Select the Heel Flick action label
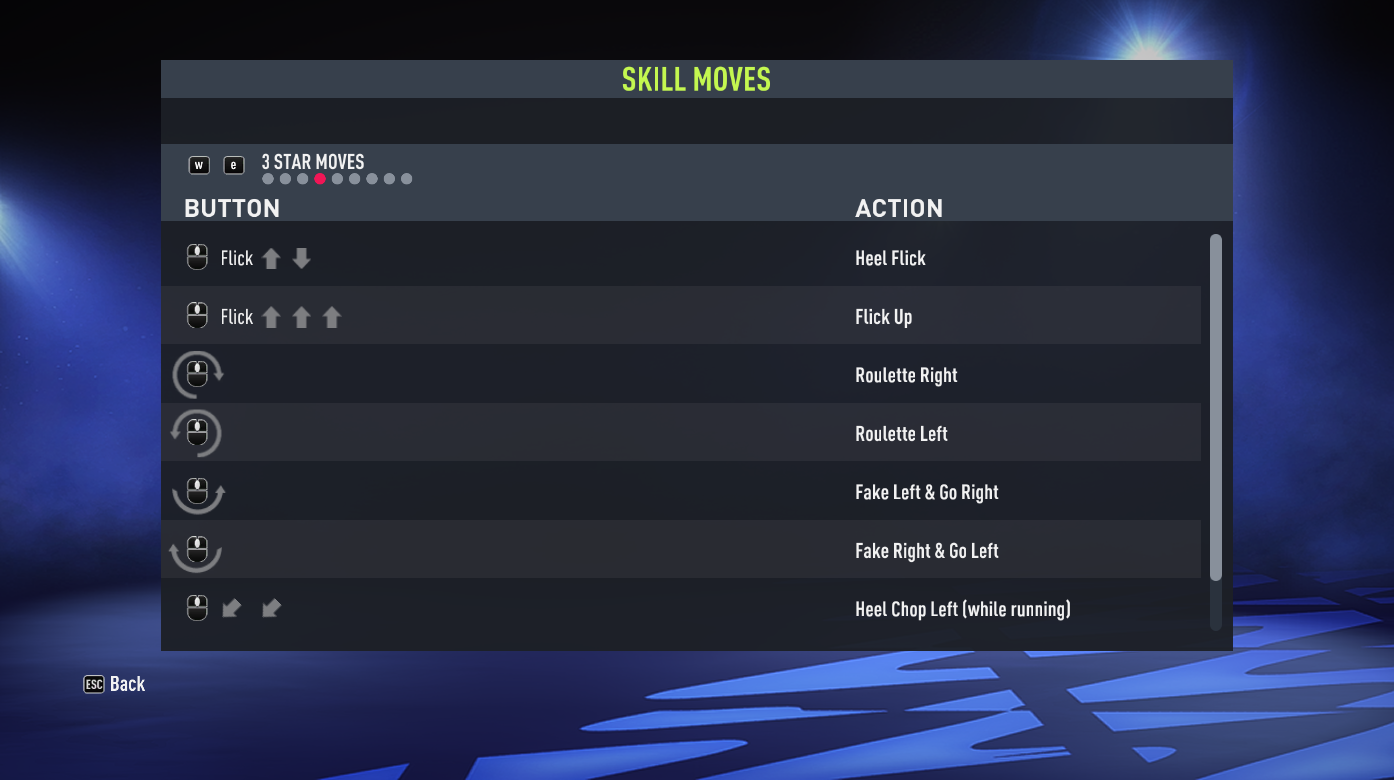This screenshot has height=780, width=1394. pos(890,257)
